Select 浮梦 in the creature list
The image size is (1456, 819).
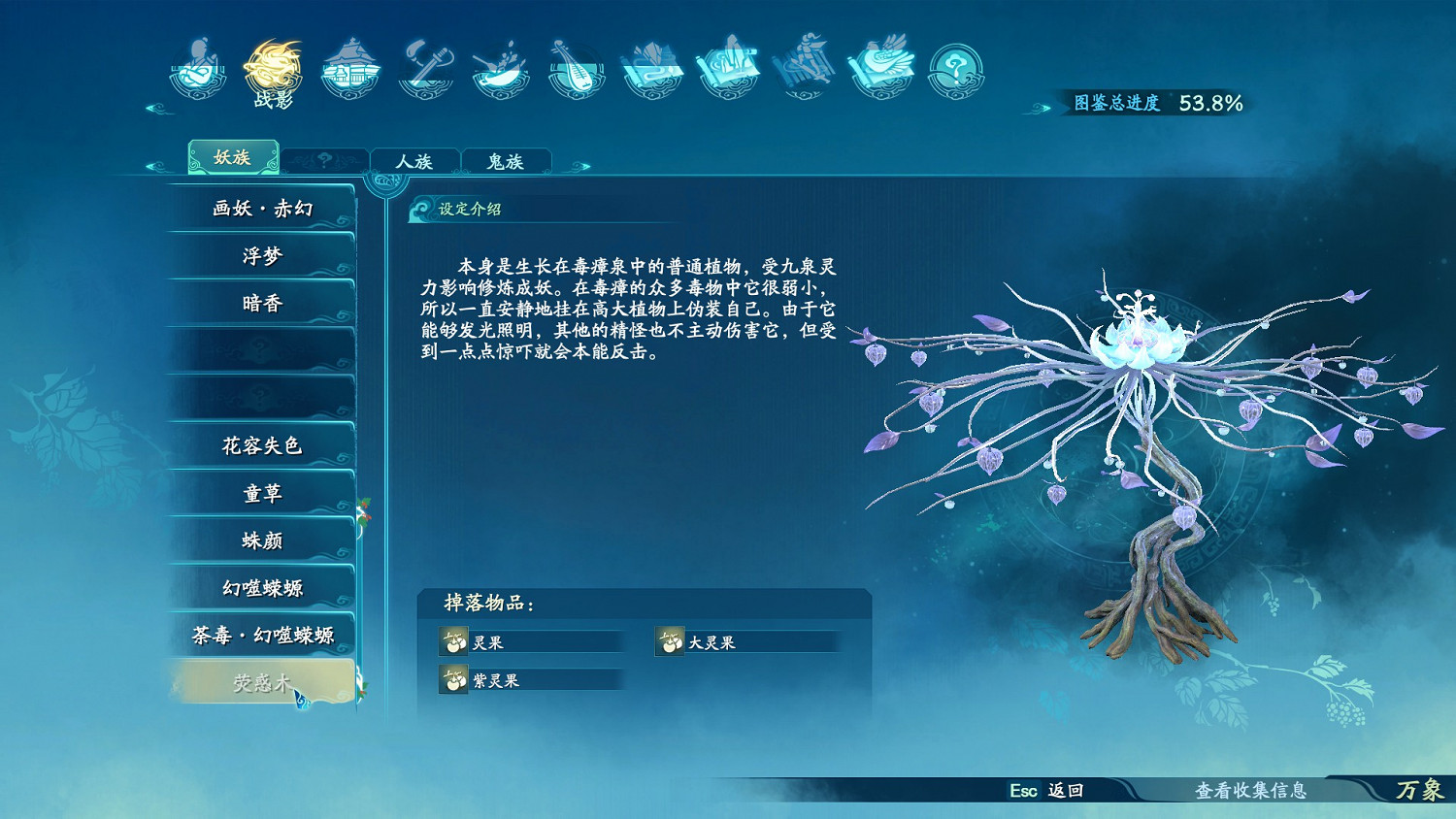point(260,254)
